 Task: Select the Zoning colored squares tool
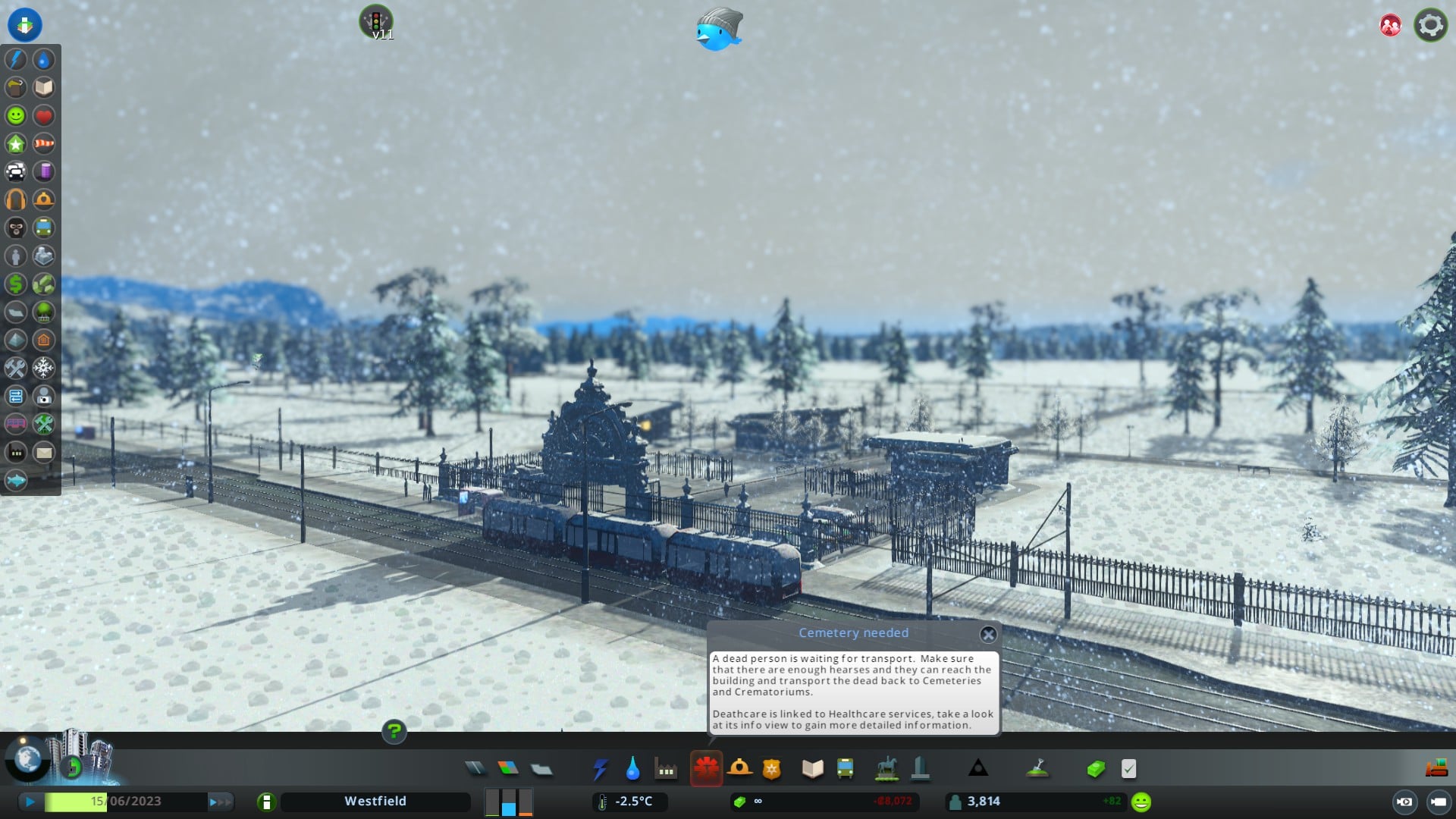click(x=508, y=769)
